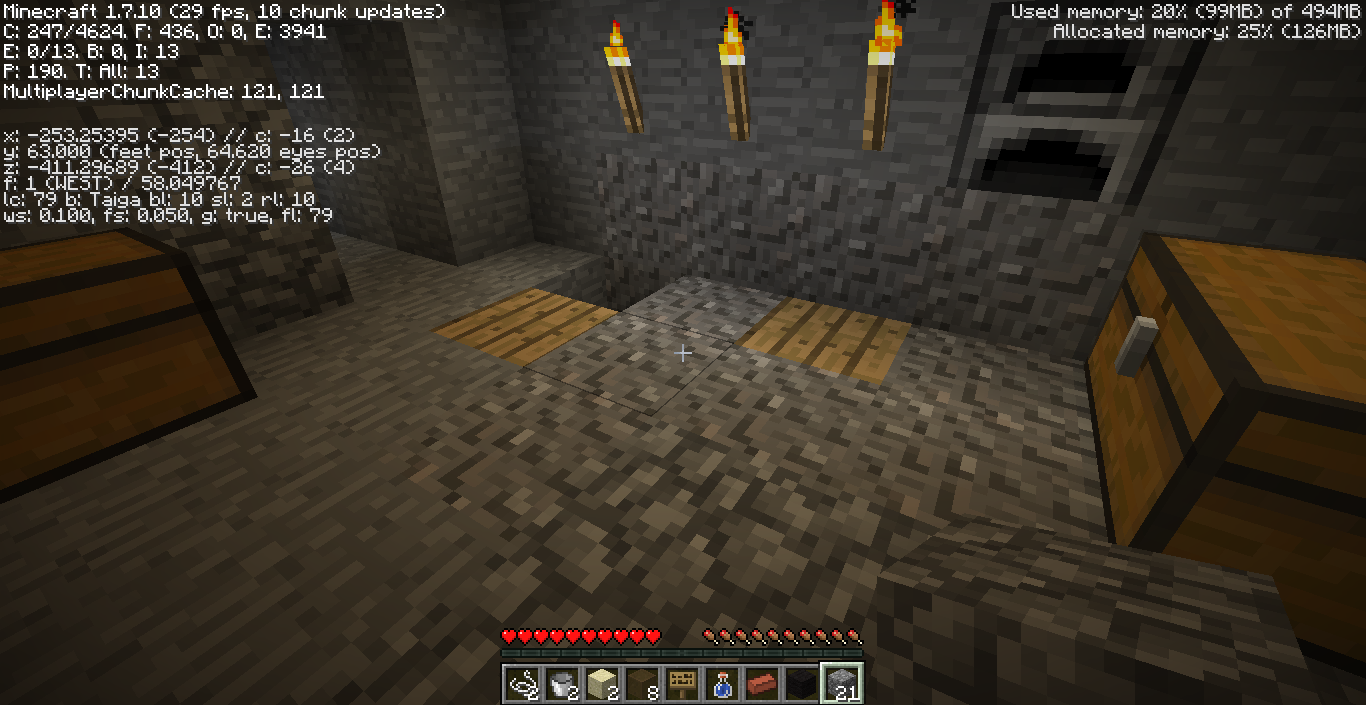The width and height of the screenshot is (1366, 705).
Task: Pick the wooden sign slot
Action: (682, 683)
